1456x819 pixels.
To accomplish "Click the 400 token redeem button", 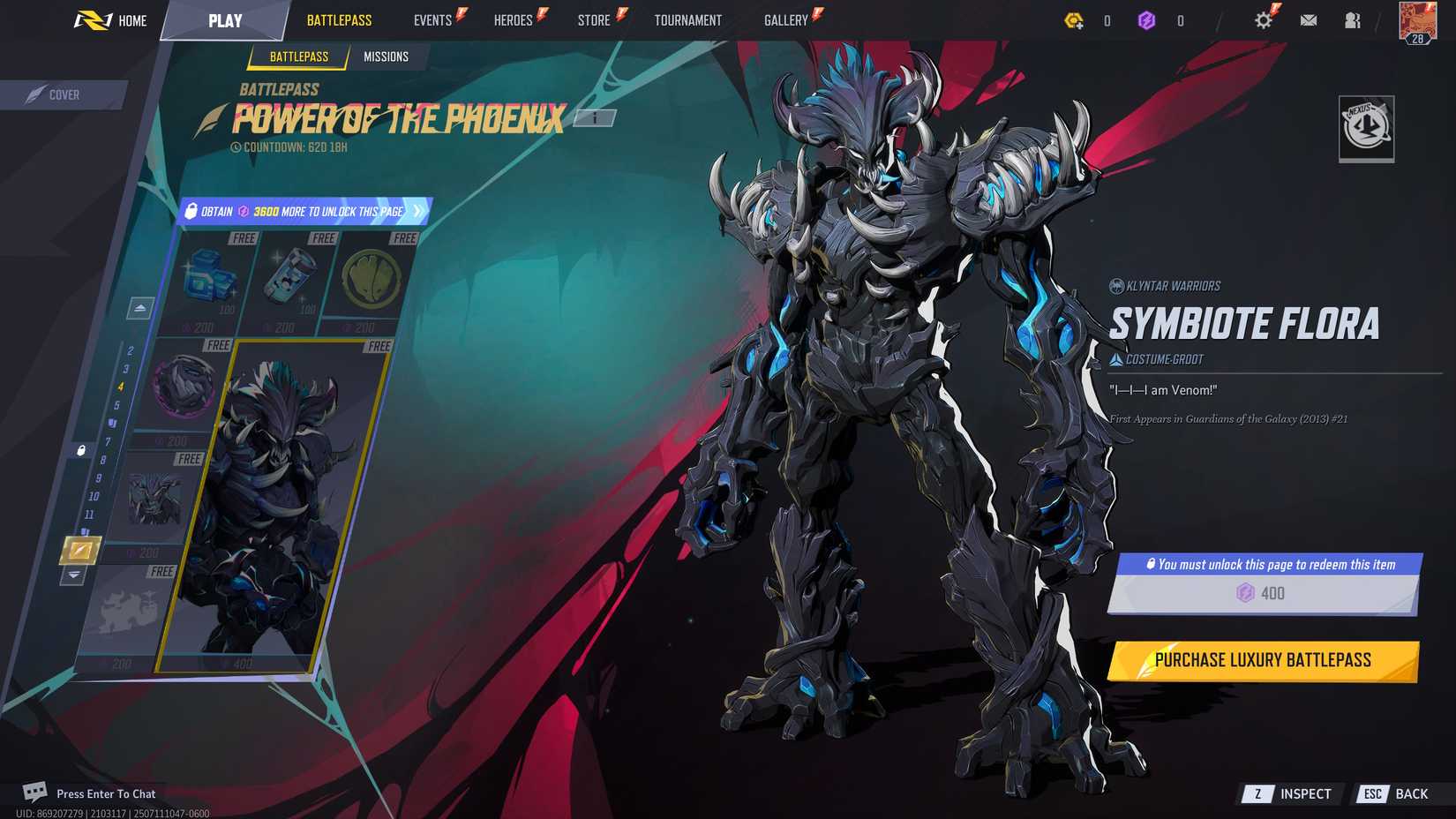I will click(x=1264, y=594).
